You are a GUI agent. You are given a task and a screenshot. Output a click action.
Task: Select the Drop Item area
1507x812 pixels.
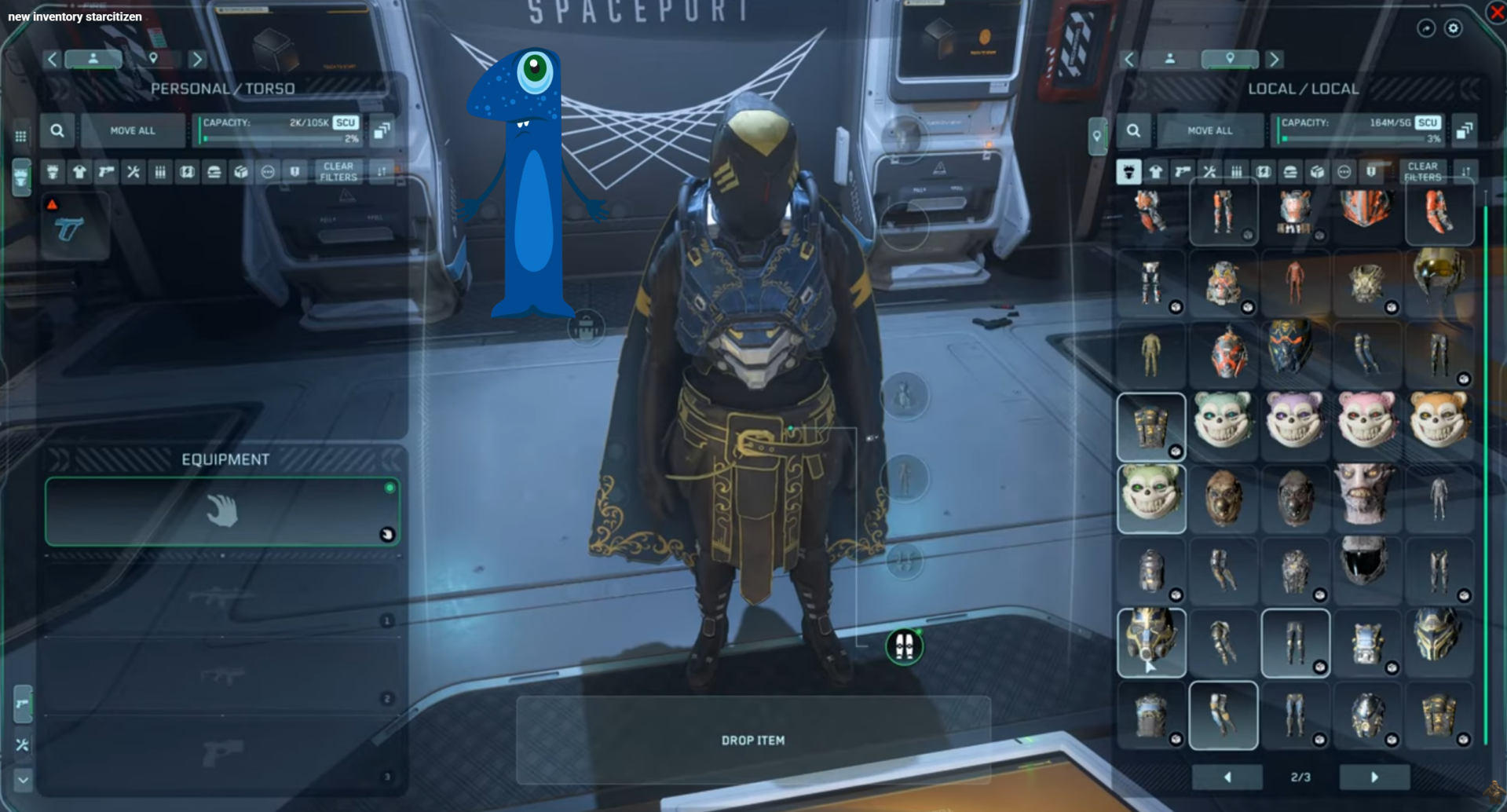[753, 740]
